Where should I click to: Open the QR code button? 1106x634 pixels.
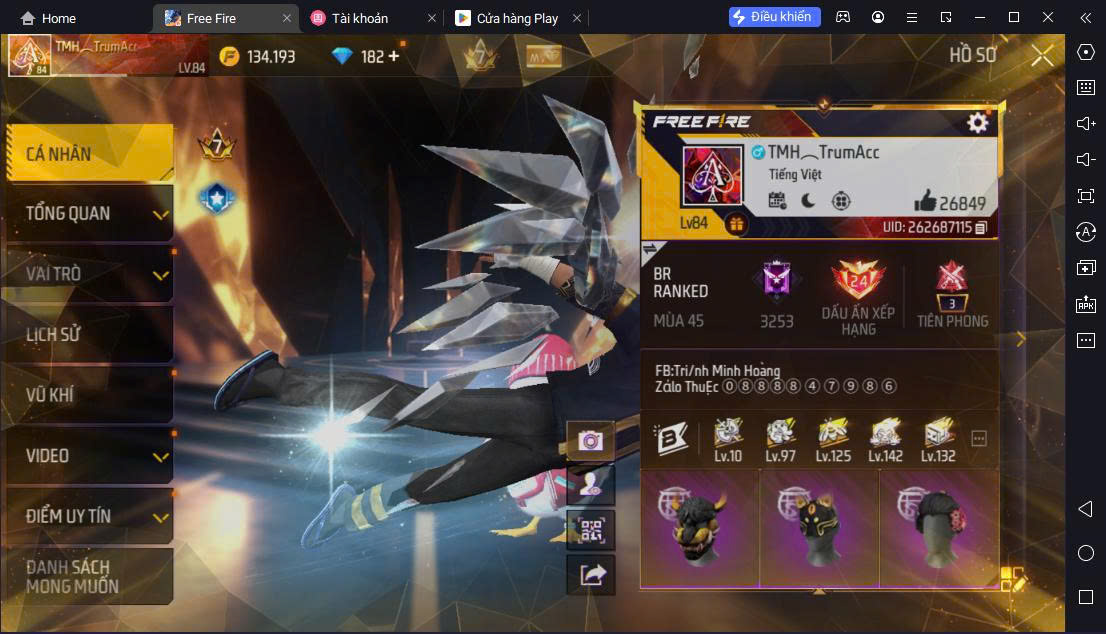[590, 529]
